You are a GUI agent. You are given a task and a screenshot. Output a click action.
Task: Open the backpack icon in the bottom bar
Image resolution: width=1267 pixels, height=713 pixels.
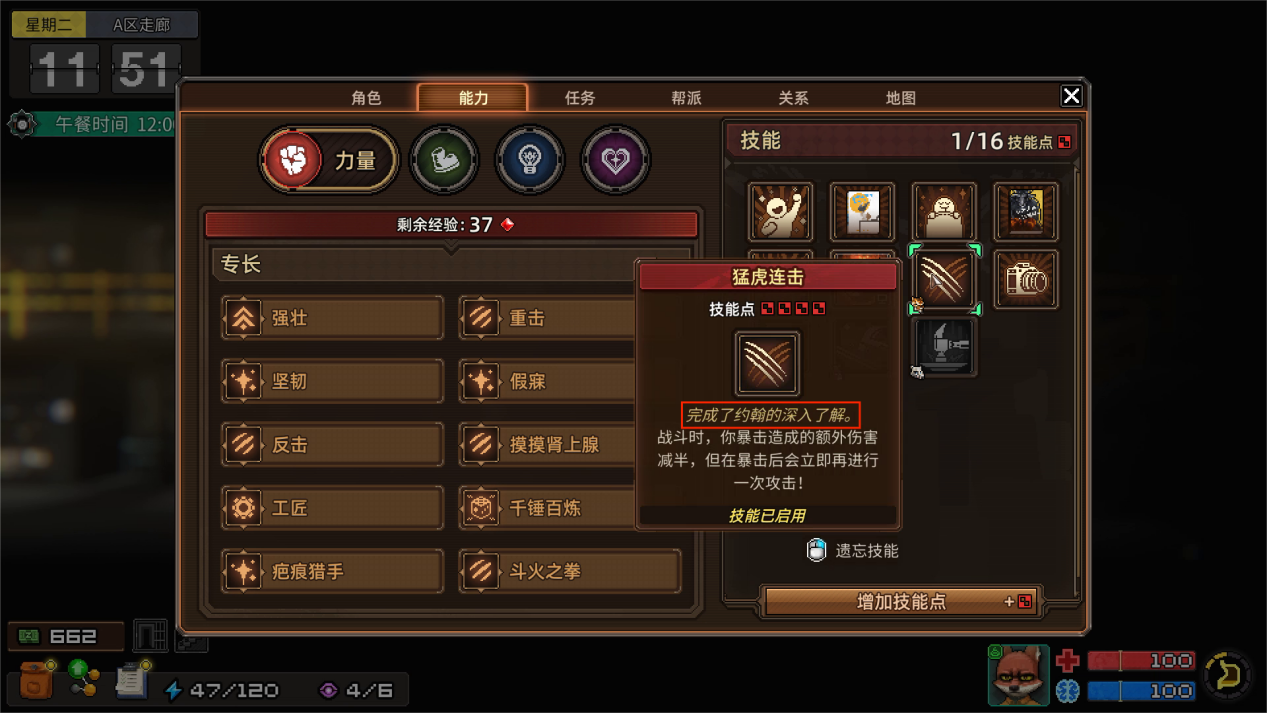(36, 681)
